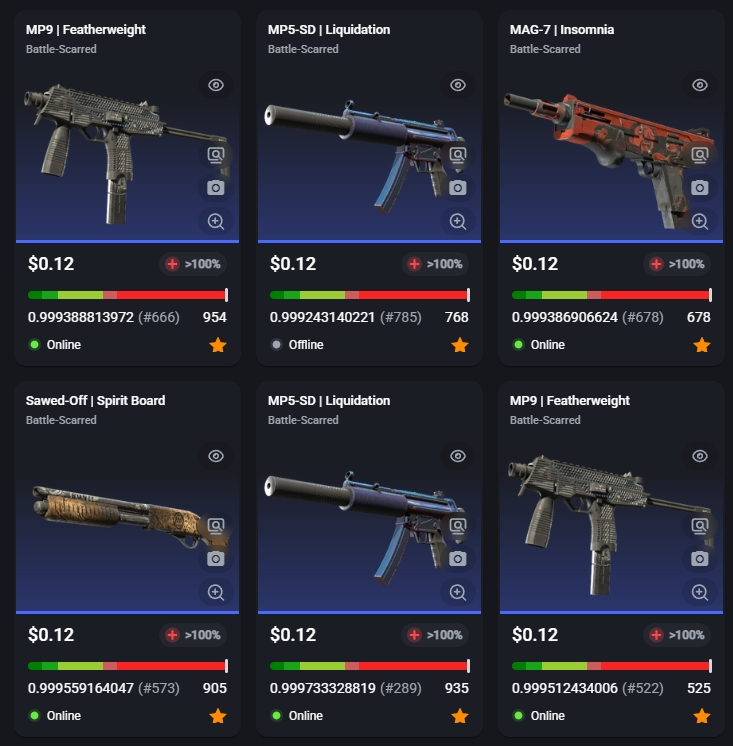Open the MAG-7 | Insomnia title link
The width and height of the screenshot is (733, 746).
561,30
